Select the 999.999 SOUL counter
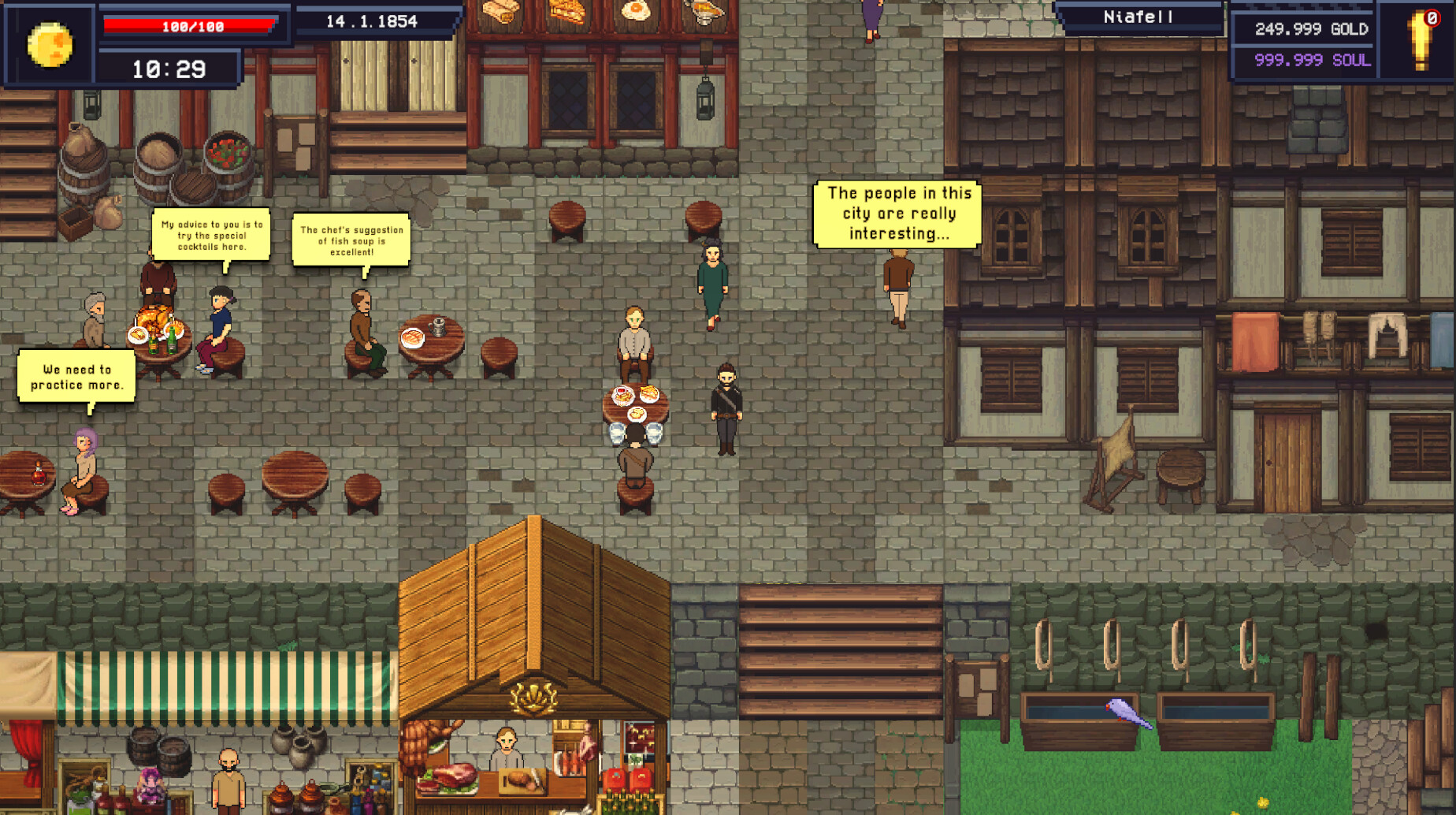The image size is (1456, 815). 1310,60
